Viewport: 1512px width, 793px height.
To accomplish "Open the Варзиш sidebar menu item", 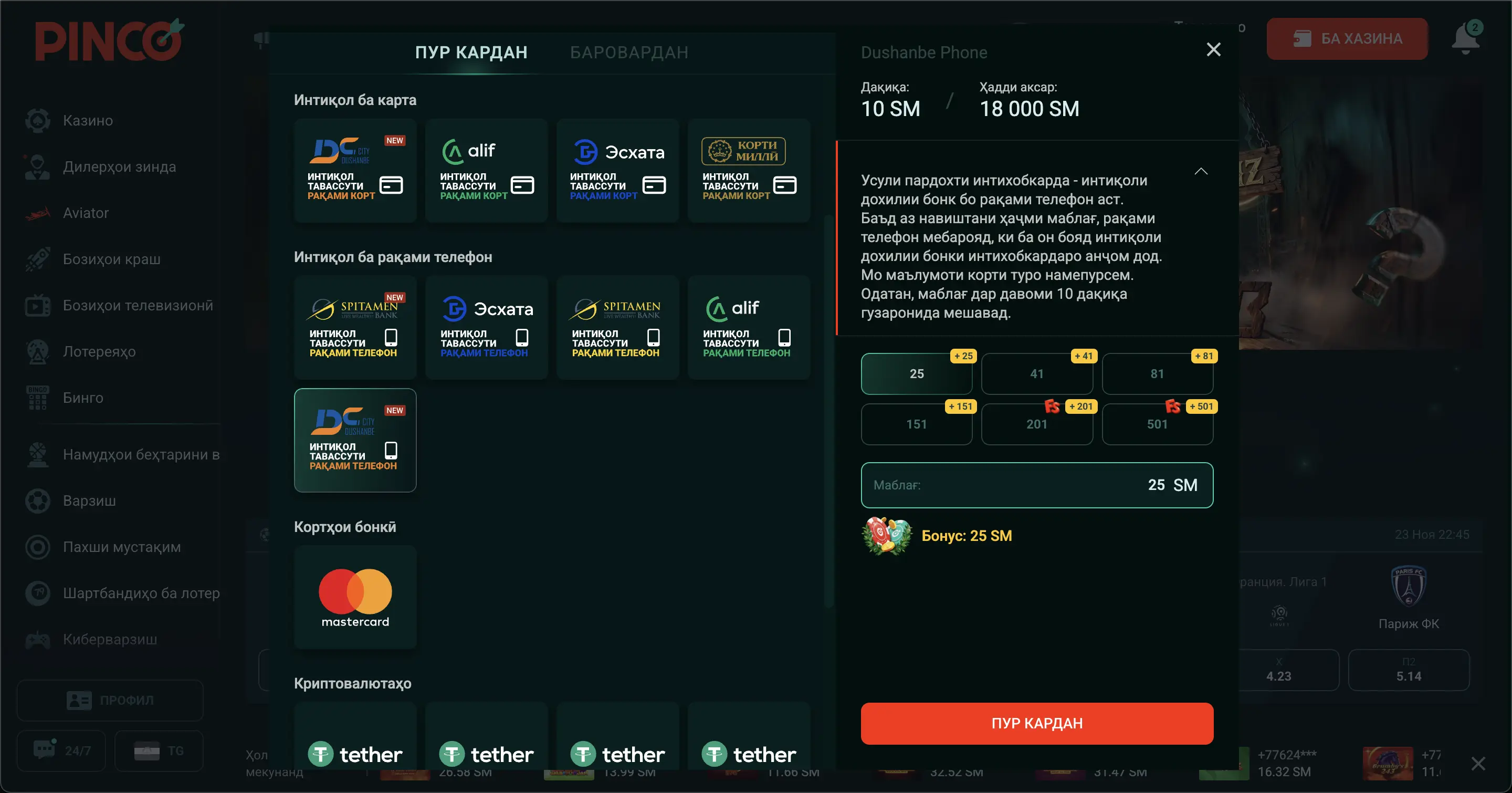I will coord(88,500).
